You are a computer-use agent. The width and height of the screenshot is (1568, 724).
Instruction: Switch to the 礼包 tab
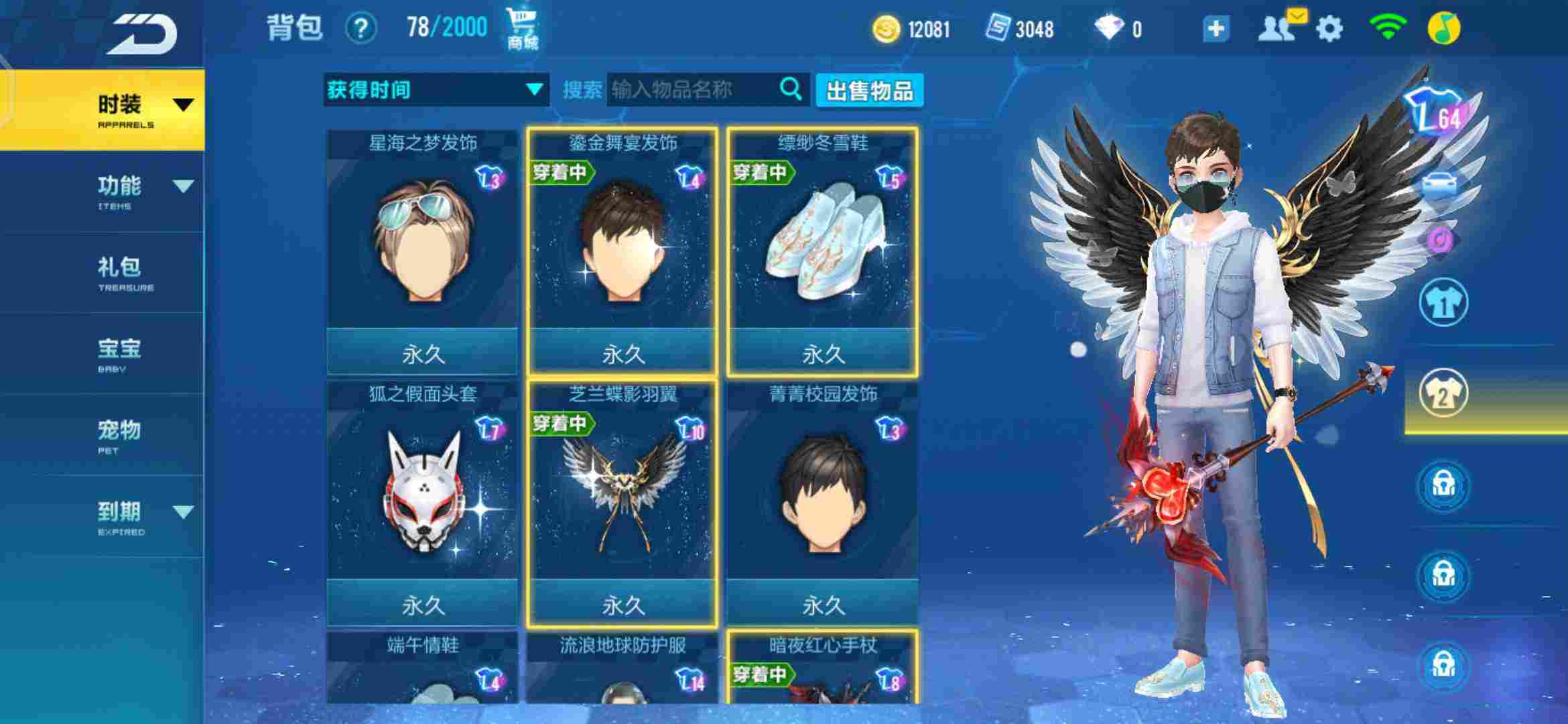pyautogui.click(x=121, y=268)
